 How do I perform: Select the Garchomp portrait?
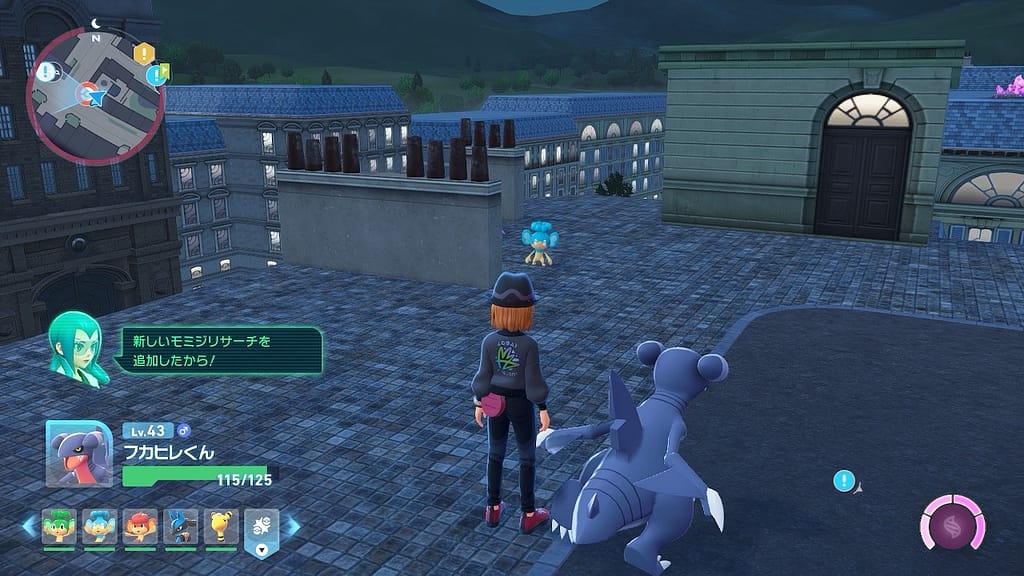click(79, 453)
